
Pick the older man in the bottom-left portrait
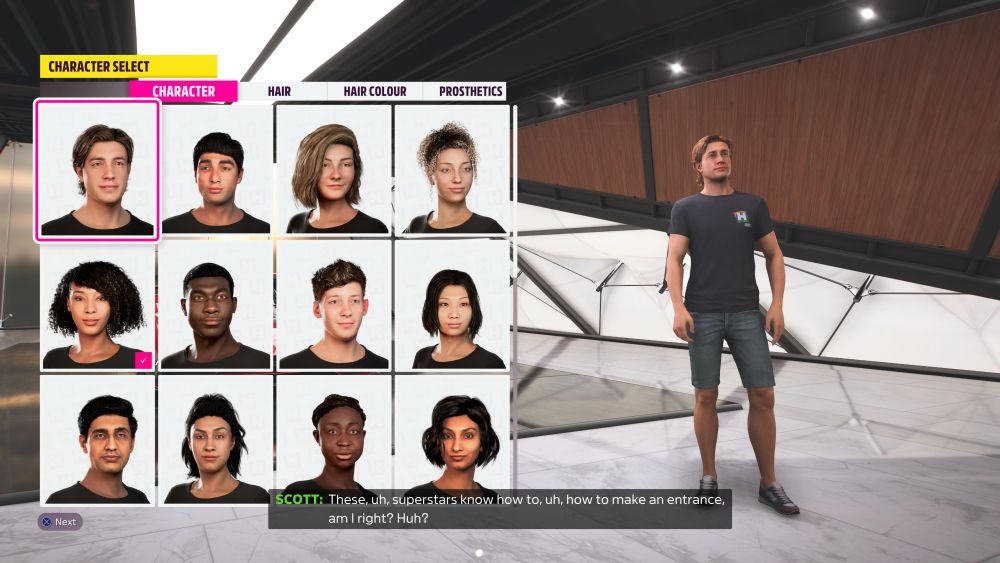click(x=97, y=440)
